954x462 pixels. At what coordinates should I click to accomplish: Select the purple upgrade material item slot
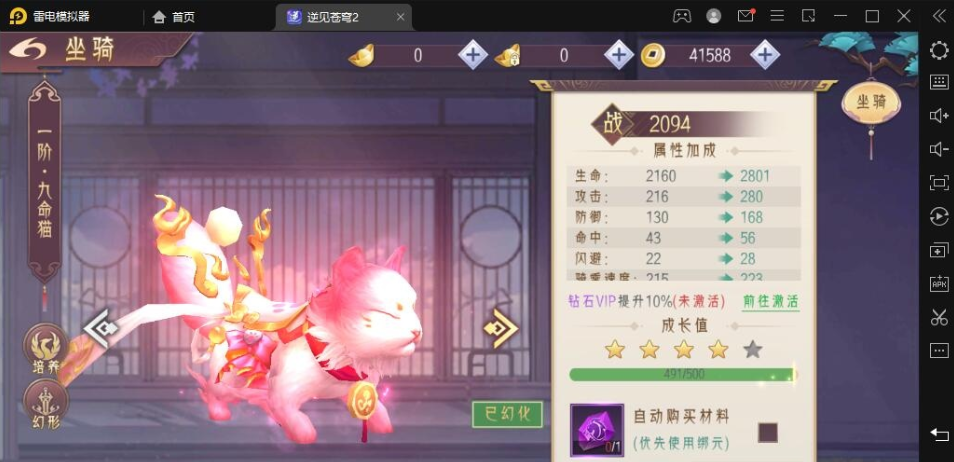(x=596, y=428)
